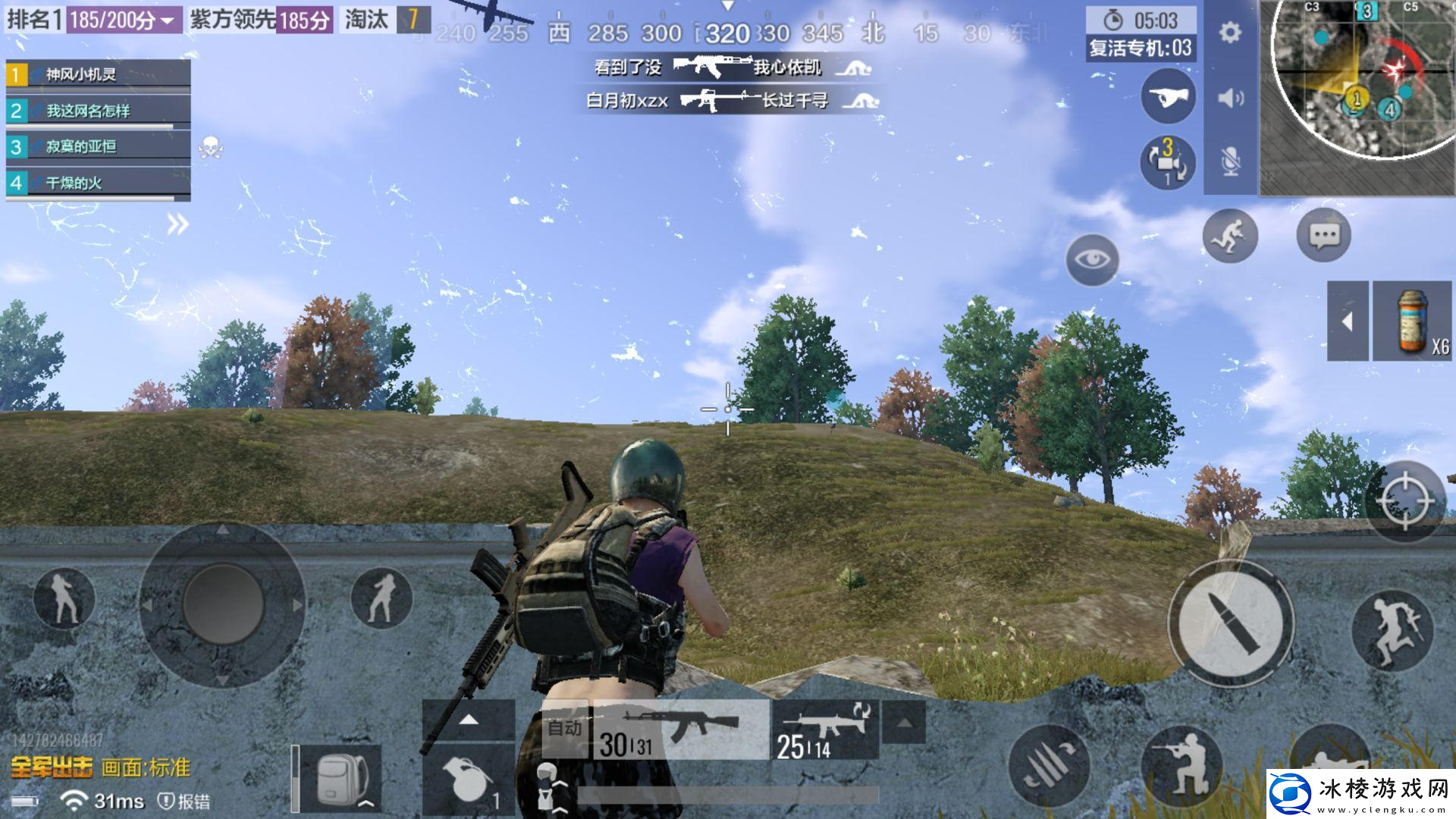Throw the frag grenade
The image size is (1456, 819).
point(468,779)
